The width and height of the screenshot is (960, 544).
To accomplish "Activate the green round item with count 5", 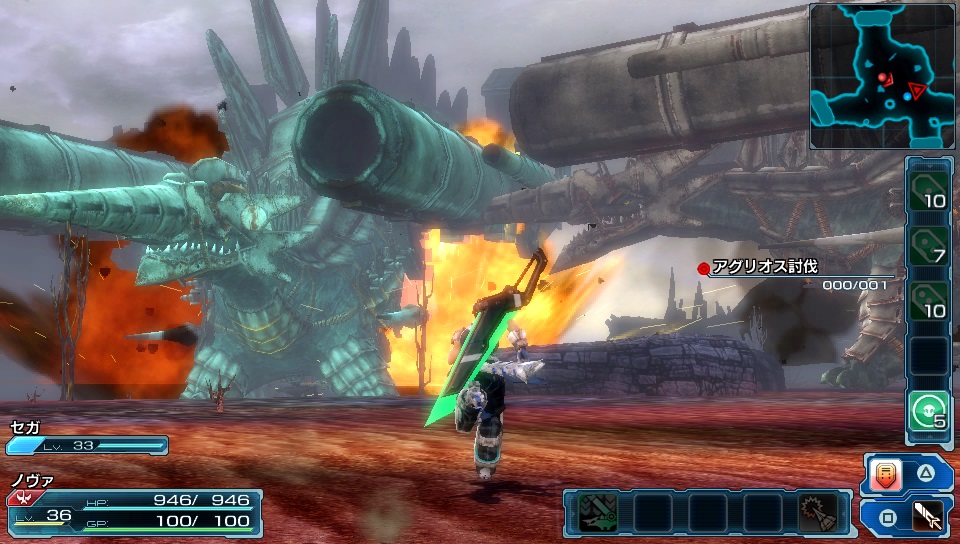I will 929,412.
